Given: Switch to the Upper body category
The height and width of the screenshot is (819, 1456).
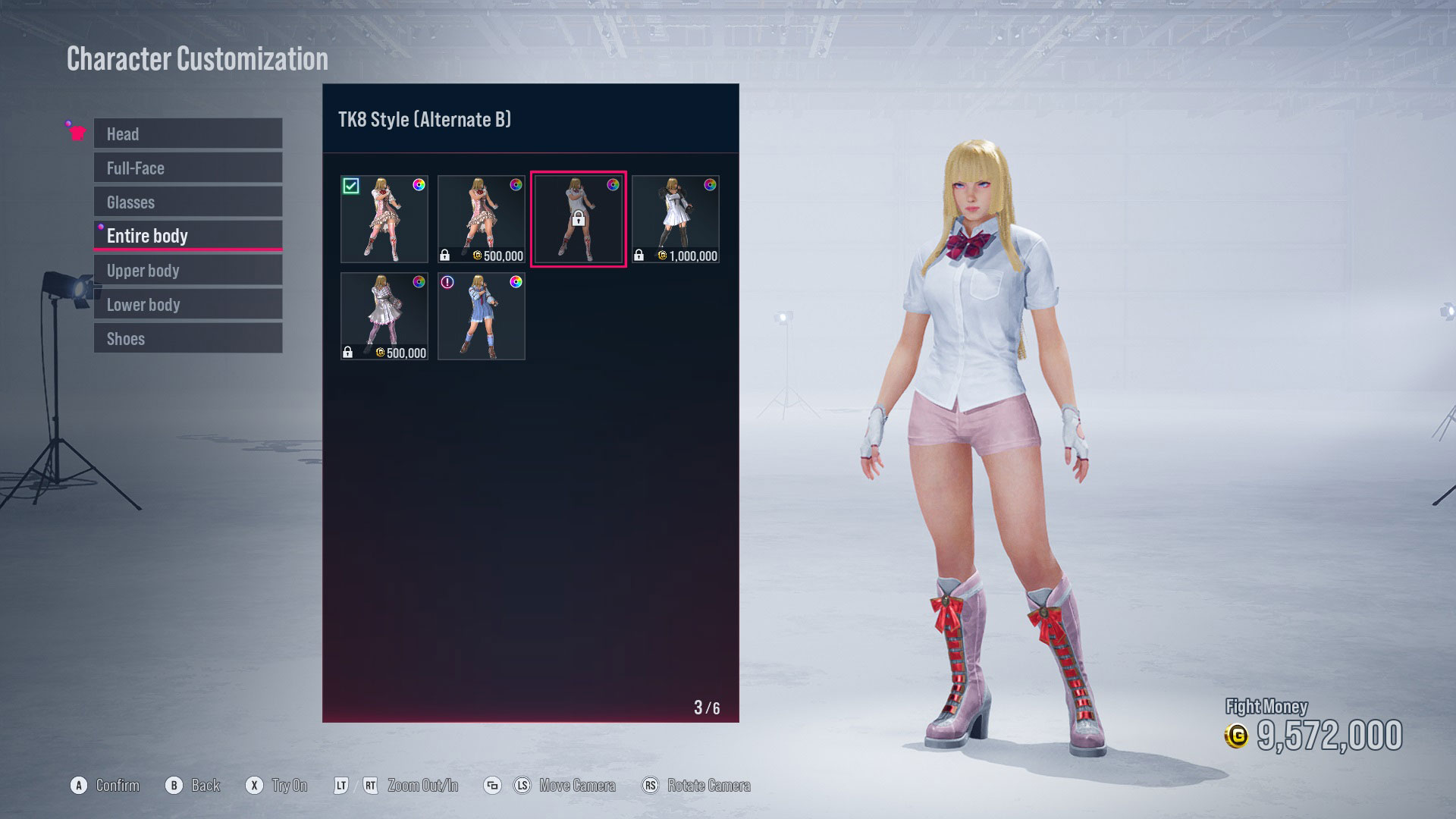Looking at the screenshot, I should coord(187,270).
